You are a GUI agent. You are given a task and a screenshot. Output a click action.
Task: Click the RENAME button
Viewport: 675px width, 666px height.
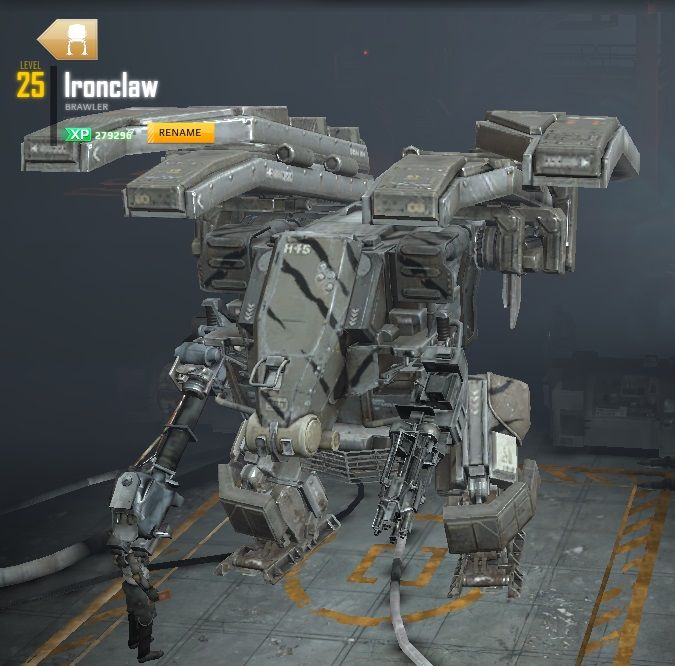[180, 133]
